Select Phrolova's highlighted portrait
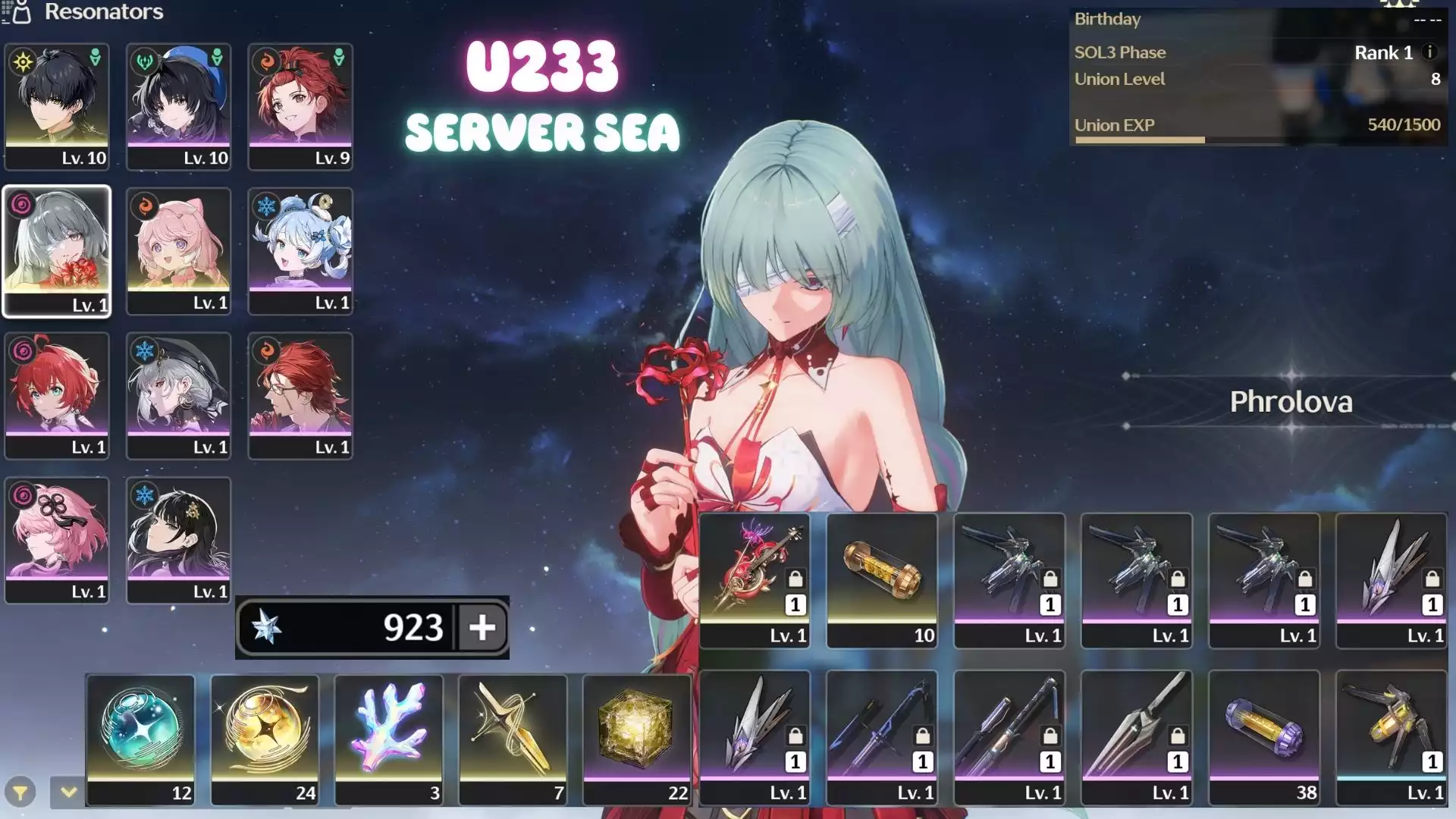This screenshot has width=1456, height=819. coord(57,250)
